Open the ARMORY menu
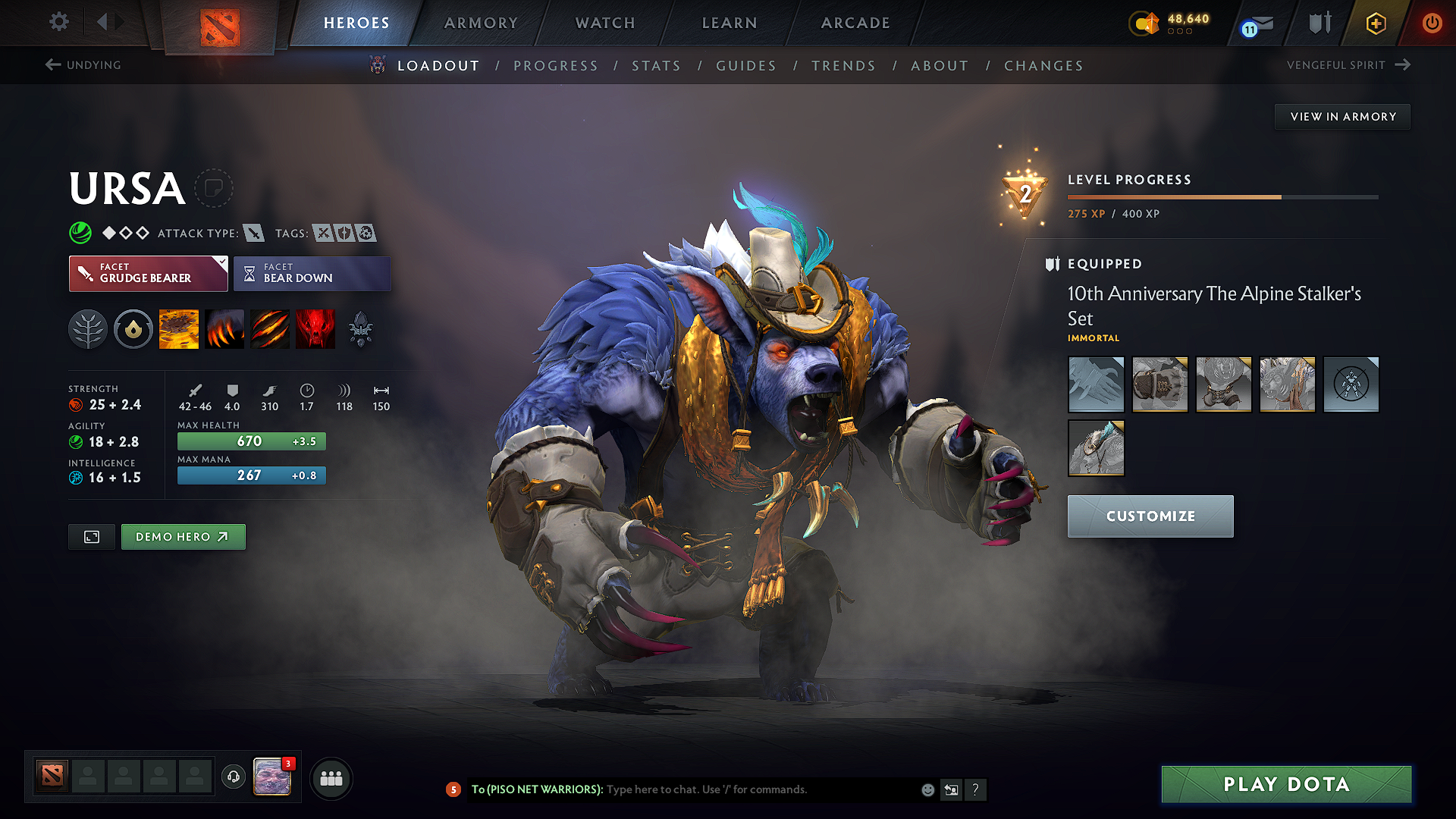Viewport: 1456px width, 819px height. (481, 23)
